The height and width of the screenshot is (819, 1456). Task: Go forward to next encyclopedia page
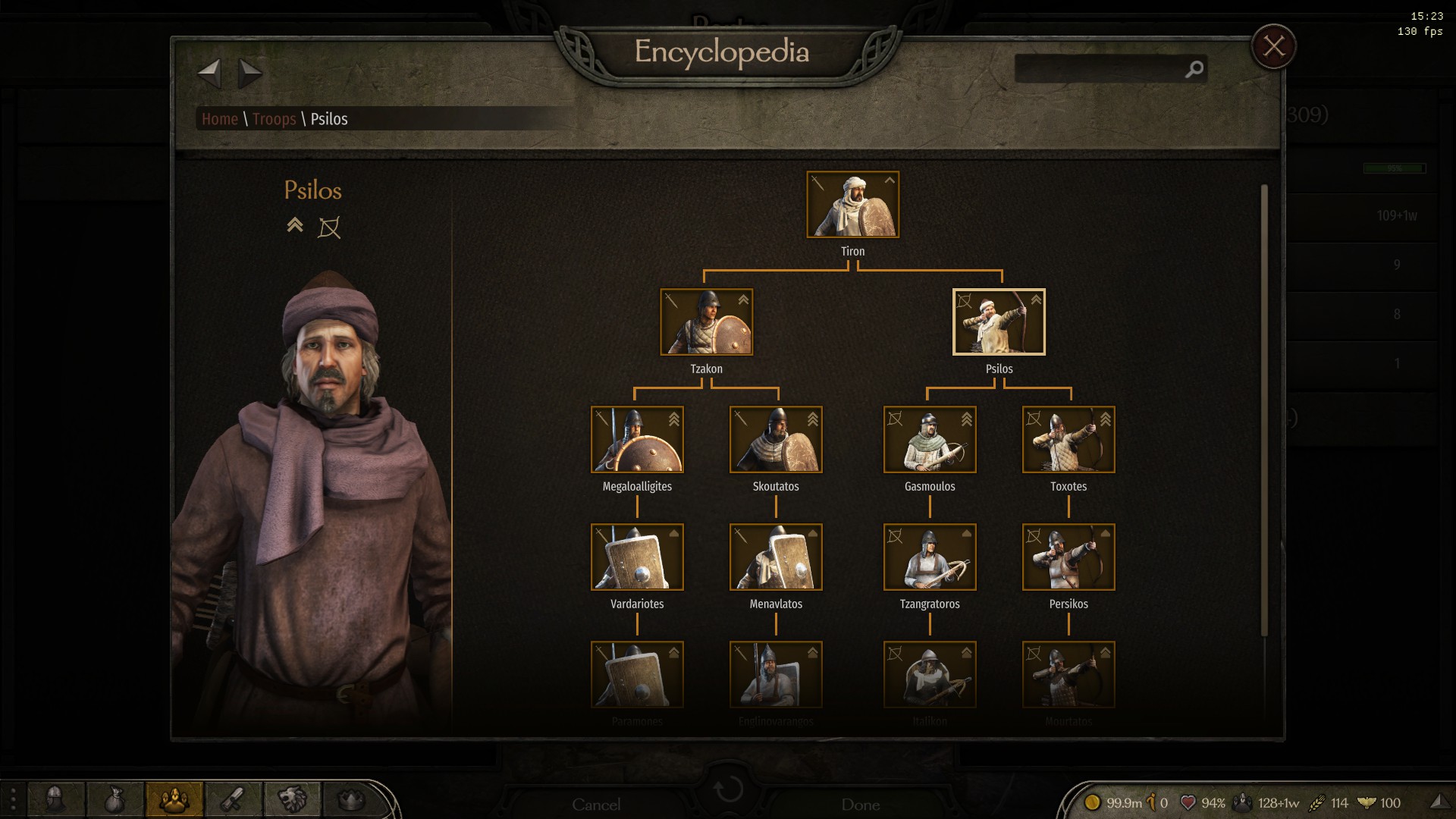coord(249,74)
